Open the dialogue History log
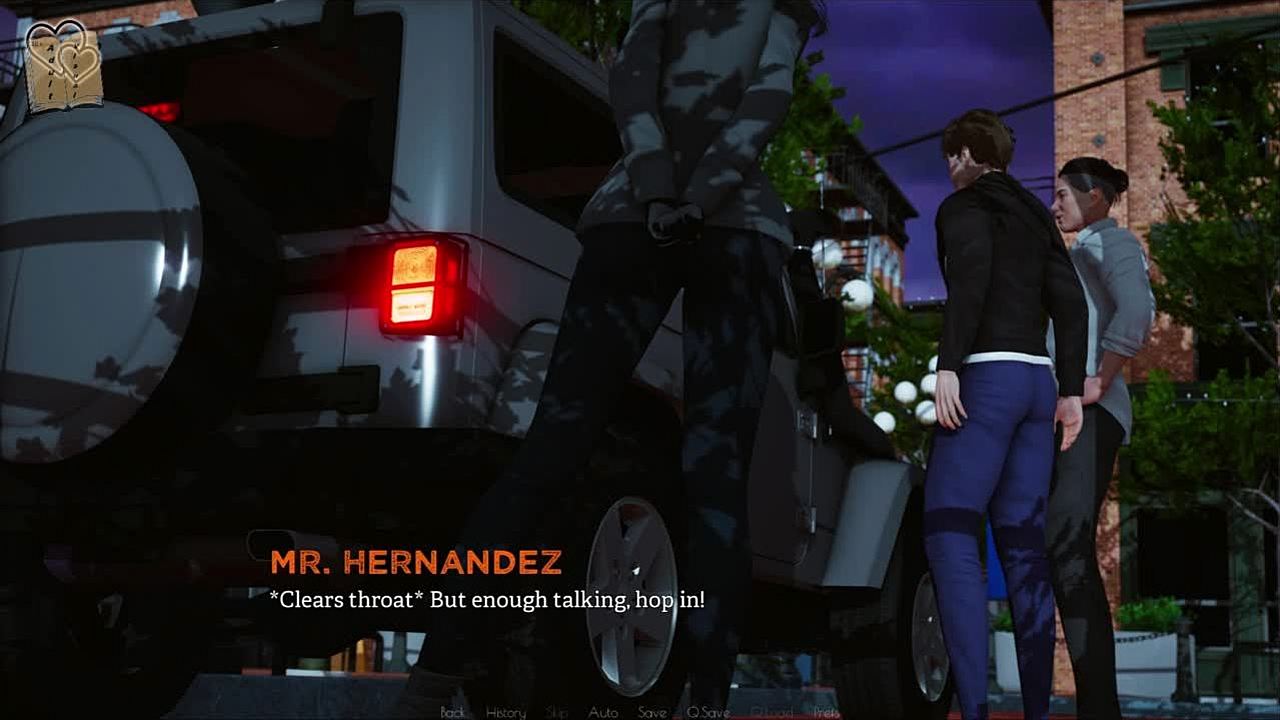Image resolution: width=1280 pixels, height=720 pixels. (505, 712)
